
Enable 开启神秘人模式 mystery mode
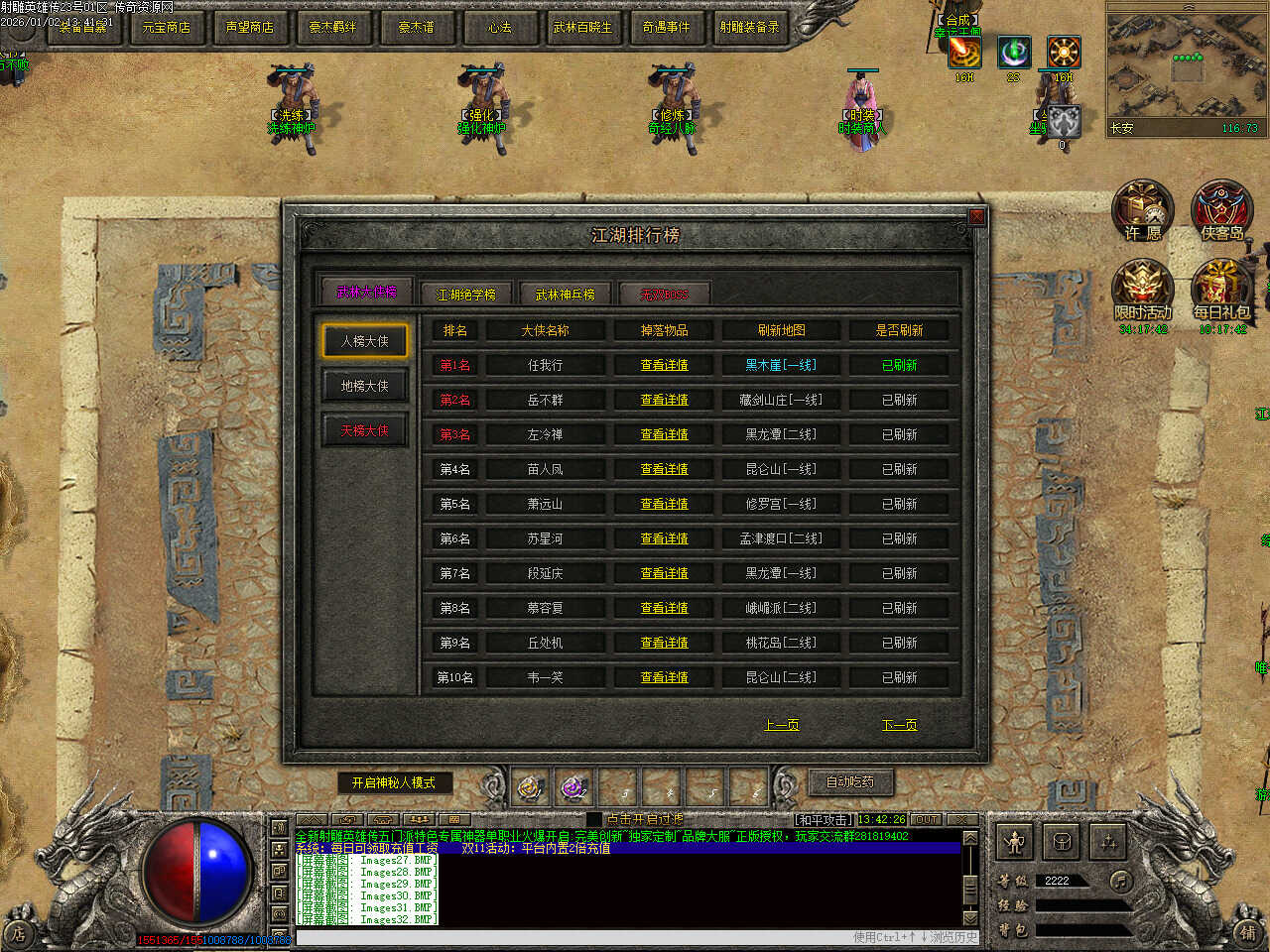[393, 782]
